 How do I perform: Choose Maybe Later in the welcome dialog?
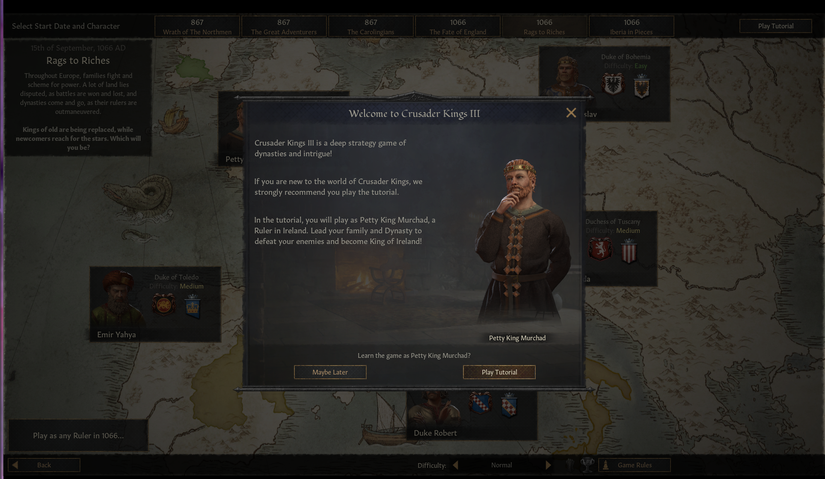coord(330,372)
